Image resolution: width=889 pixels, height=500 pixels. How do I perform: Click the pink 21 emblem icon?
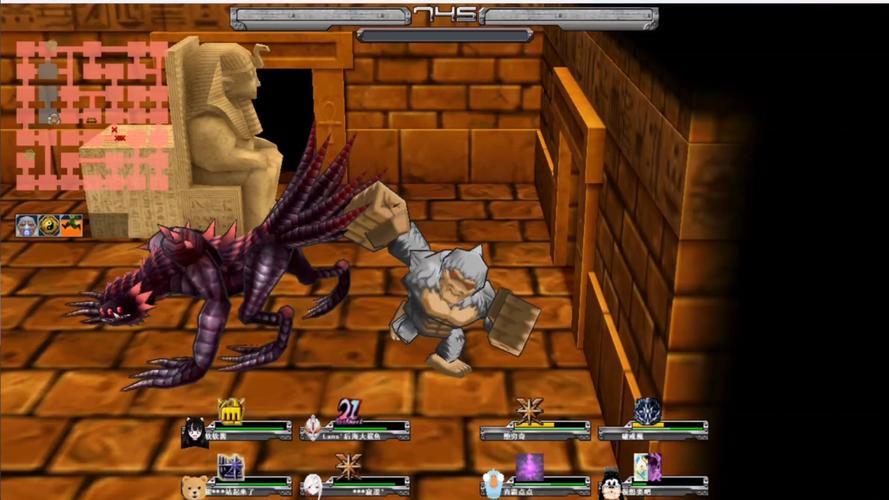coord(349,410)
